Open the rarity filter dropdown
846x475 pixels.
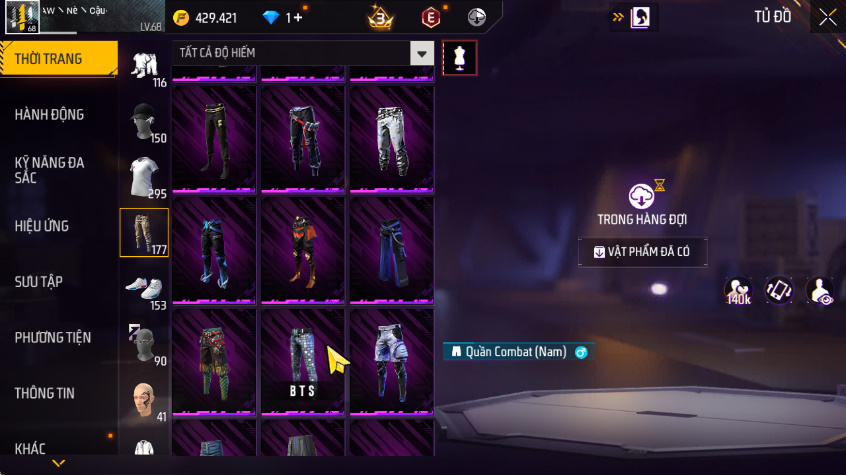[423, 53]
